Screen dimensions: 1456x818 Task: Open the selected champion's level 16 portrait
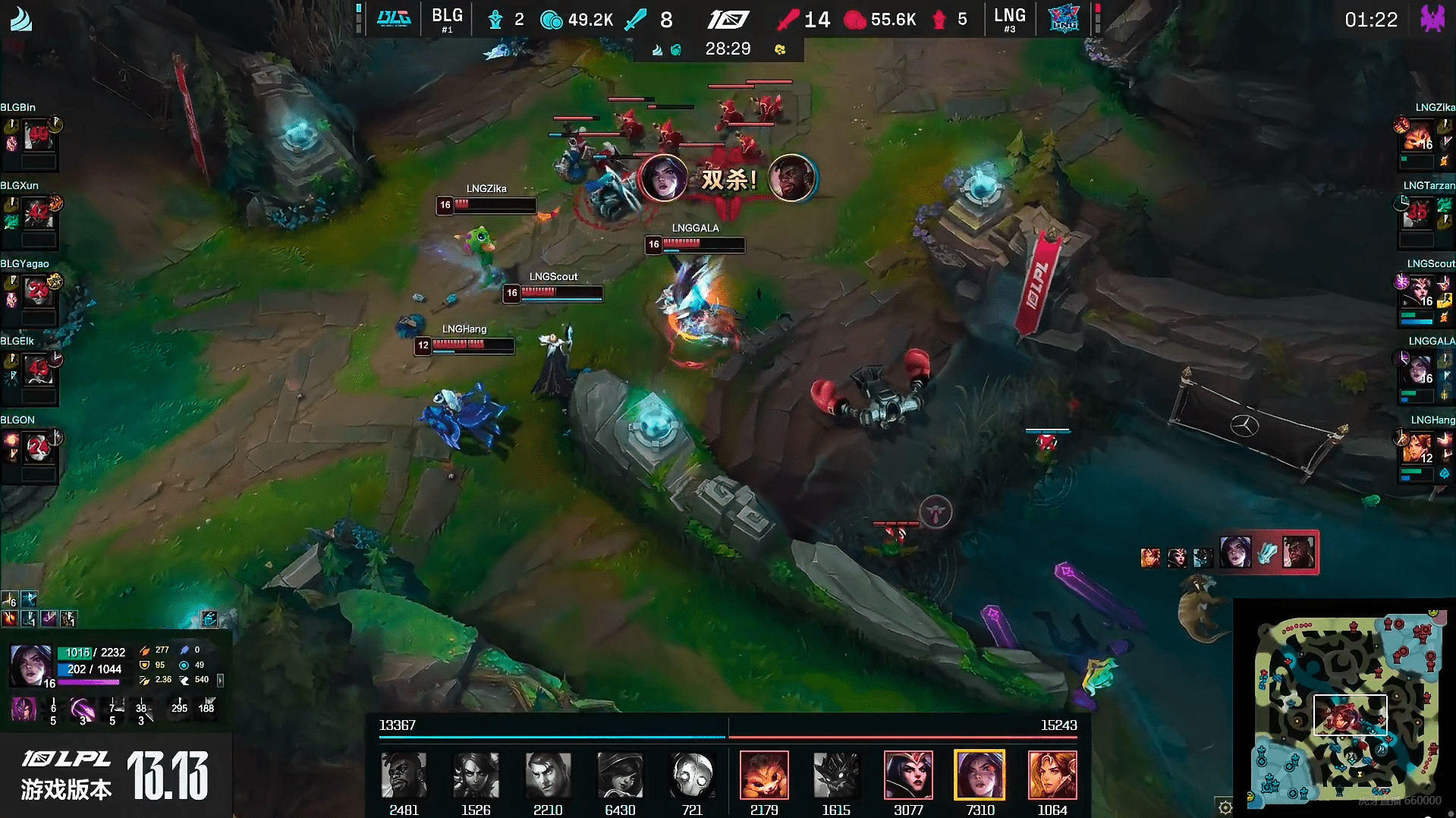point(30,665)
